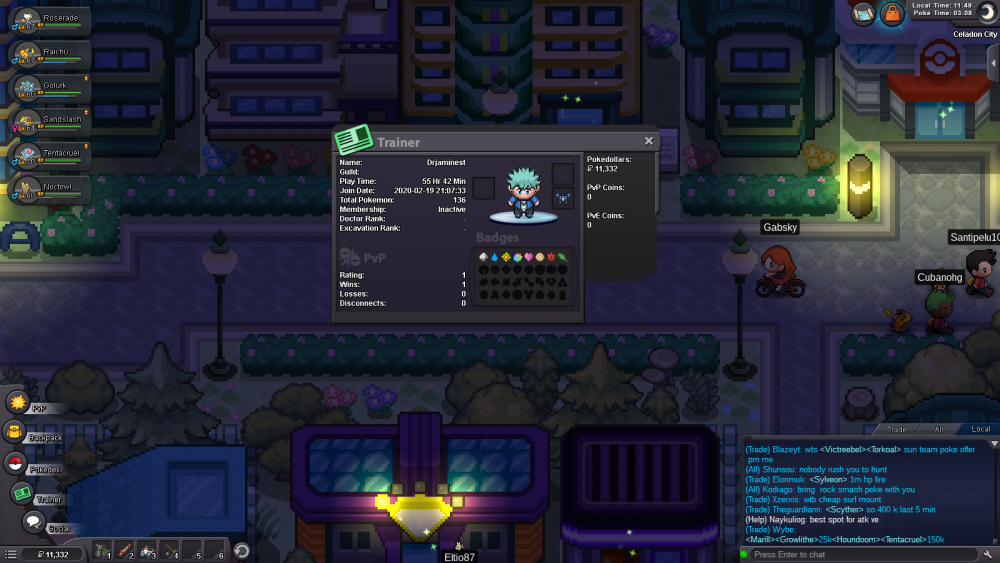The height and width of the screenshot is (563, 1000).
Task: Switch chat to the Trade tab
Action: point(898,429)
